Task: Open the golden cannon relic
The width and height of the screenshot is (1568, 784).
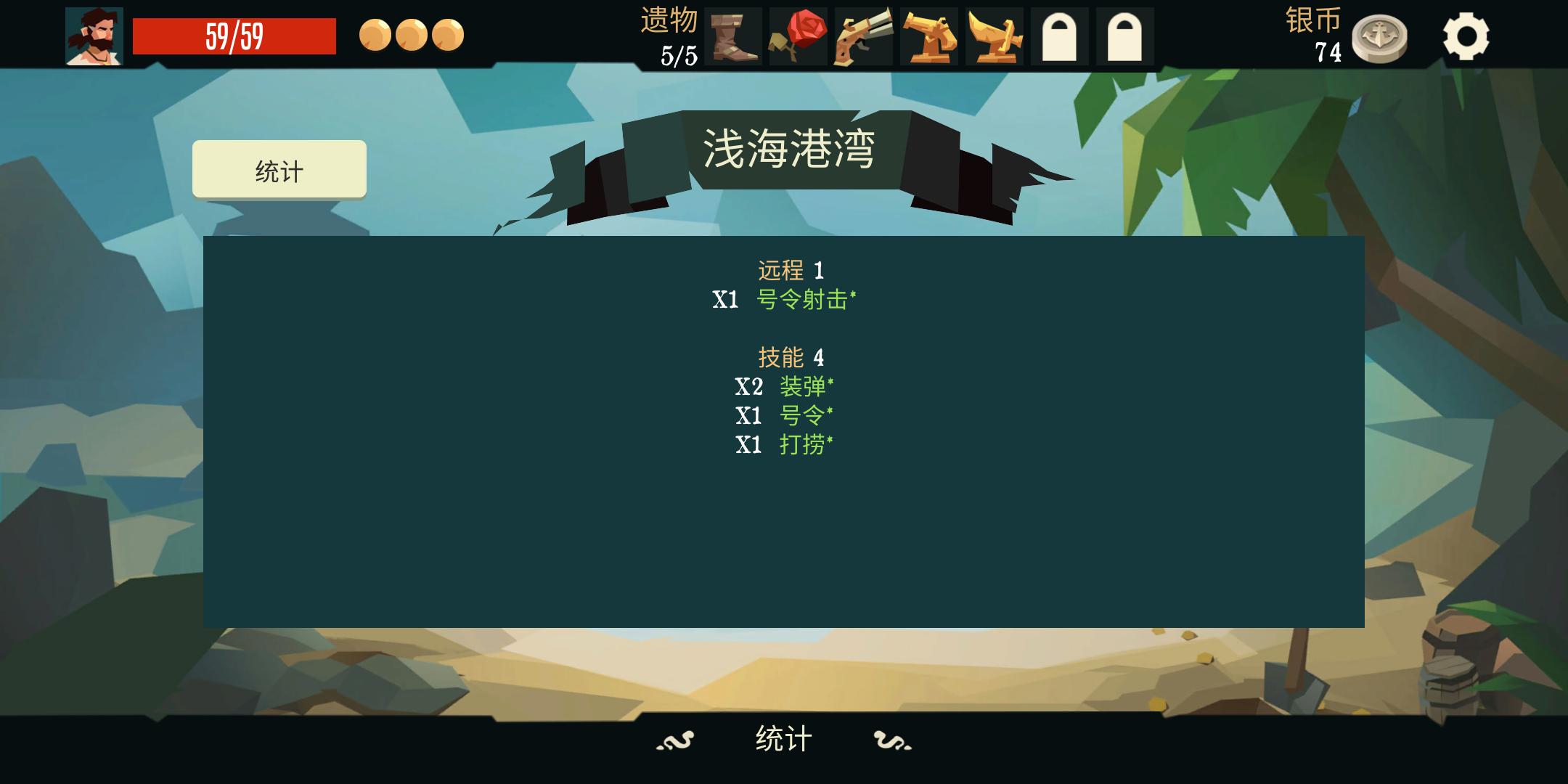Action: pos(929,36)
